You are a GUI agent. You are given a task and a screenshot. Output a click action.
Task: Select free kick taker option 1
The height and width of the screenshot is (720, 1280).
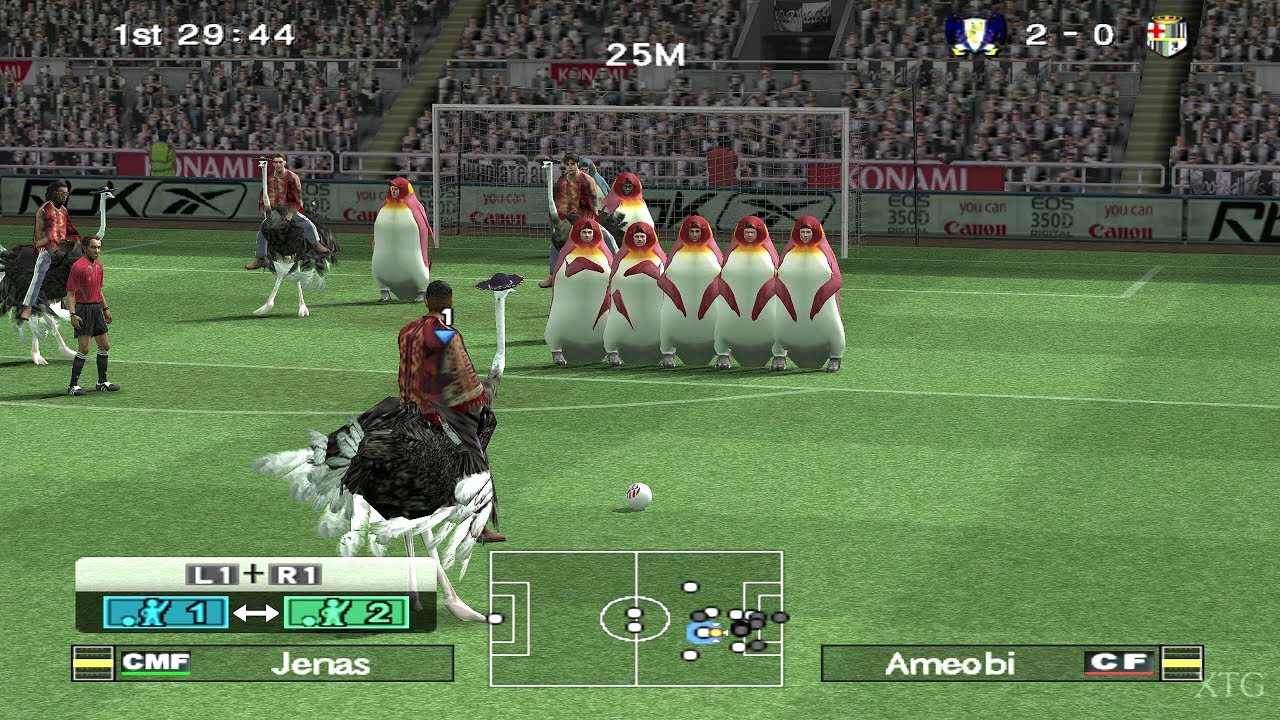165,612
